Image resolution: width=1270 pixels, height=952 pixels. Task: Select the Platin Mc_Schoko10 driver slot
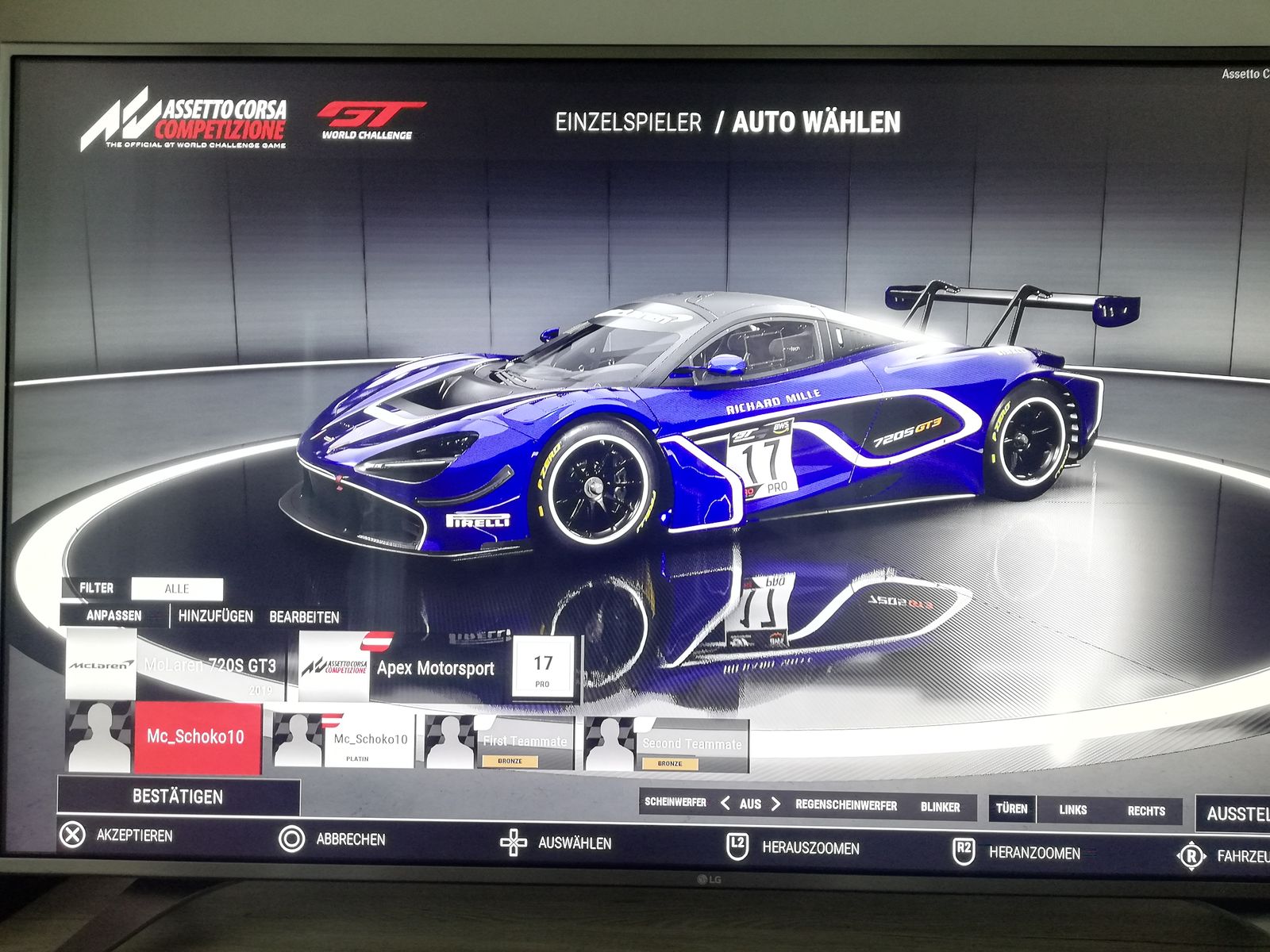coord(344,741)
